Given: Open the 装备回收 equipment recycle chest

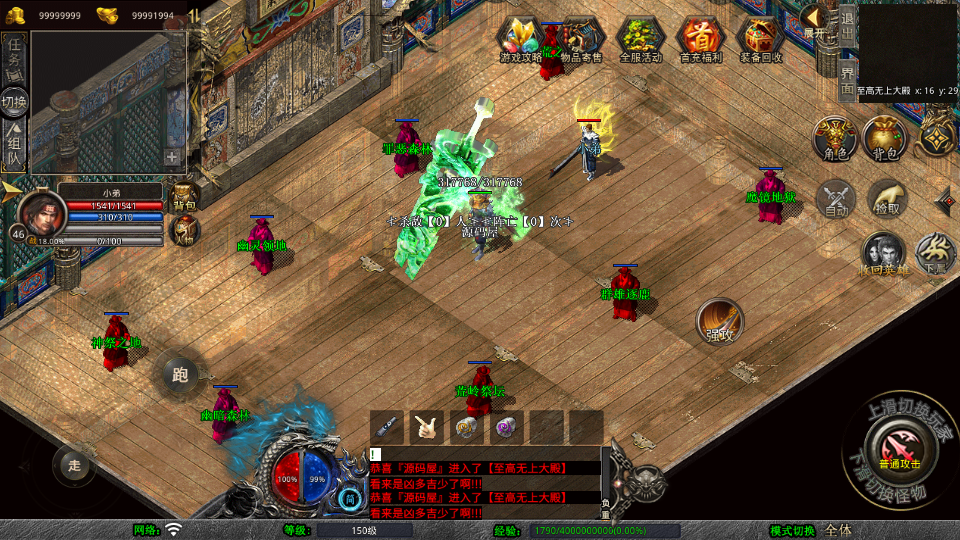Looking at the screenshot, I should click(x=761, y=40).
